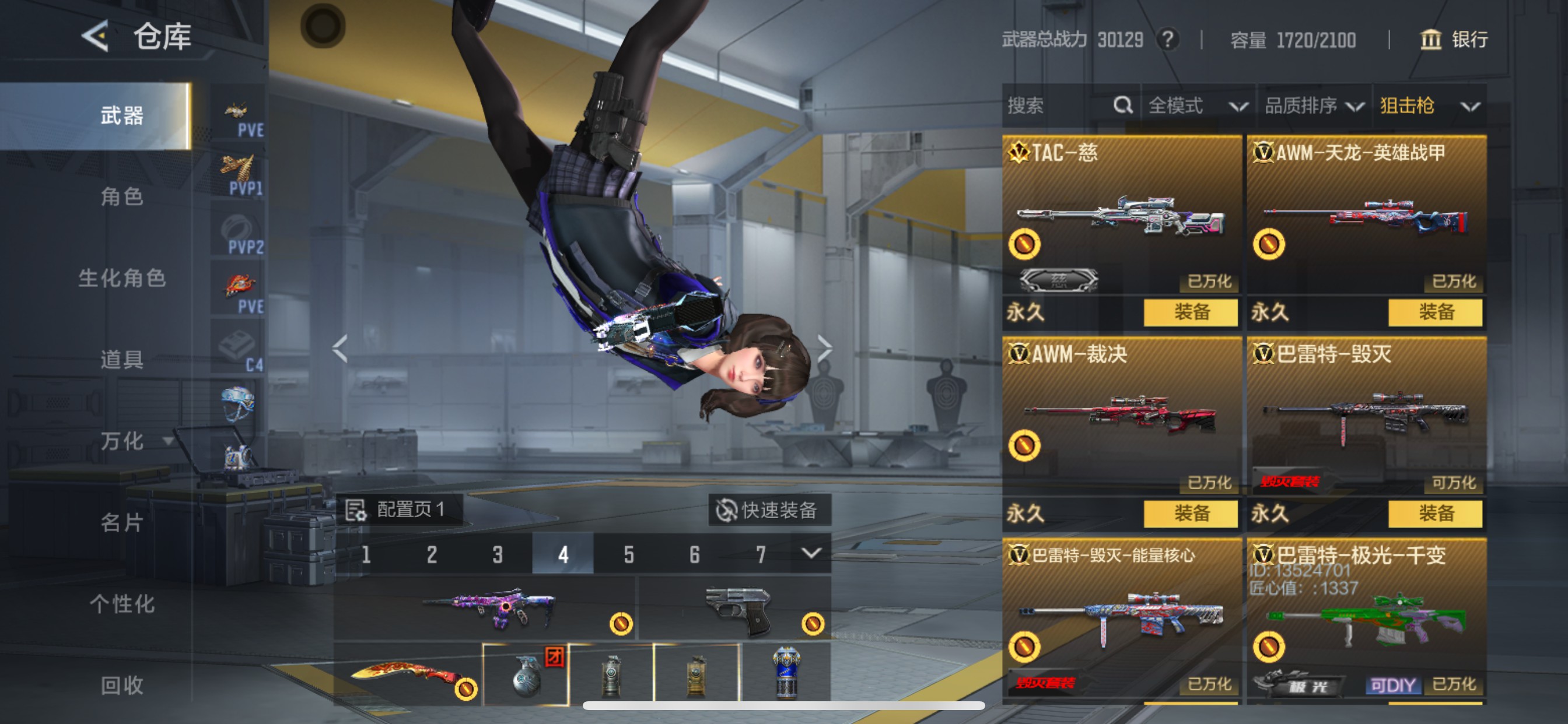Select loadout page 5
Viewport: 1568px width, 724px height.
pos(628,554)
